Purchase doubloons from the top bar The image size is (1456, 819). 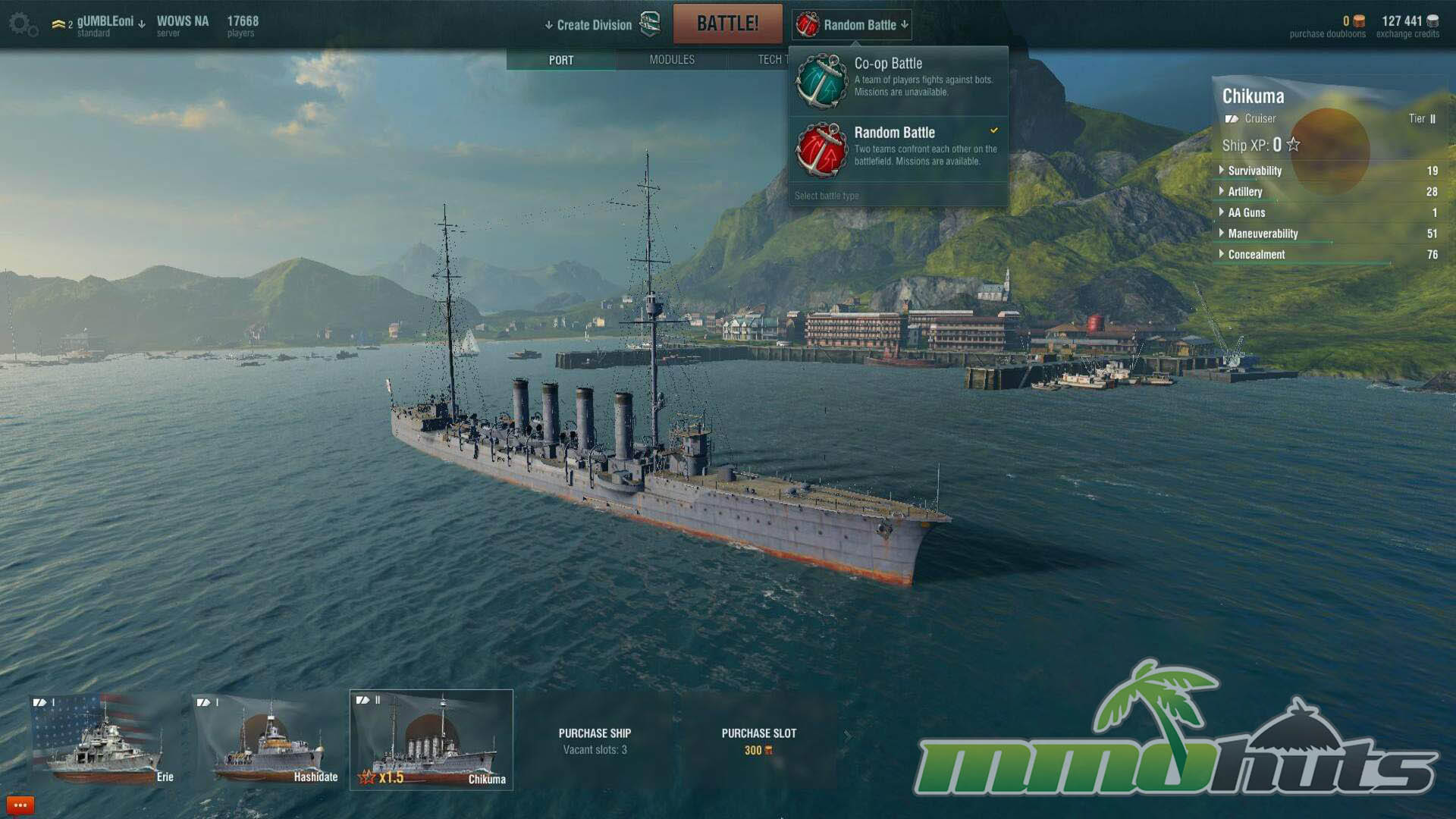pyautogui.click(x=1327, y=27)
